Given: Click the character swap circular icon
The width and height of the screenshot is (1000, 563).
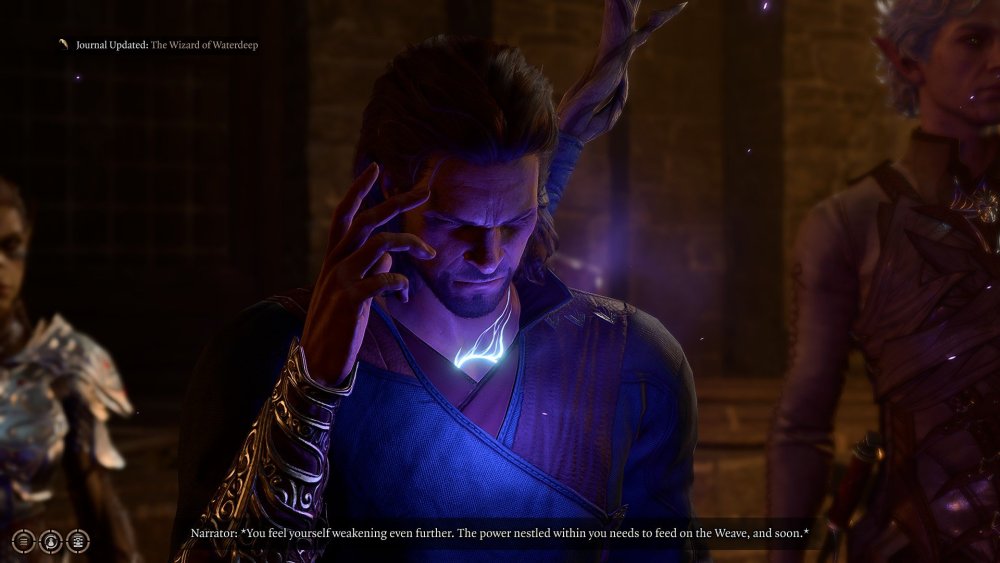Looking at the screenshot, I should click(x=51, y=541).
